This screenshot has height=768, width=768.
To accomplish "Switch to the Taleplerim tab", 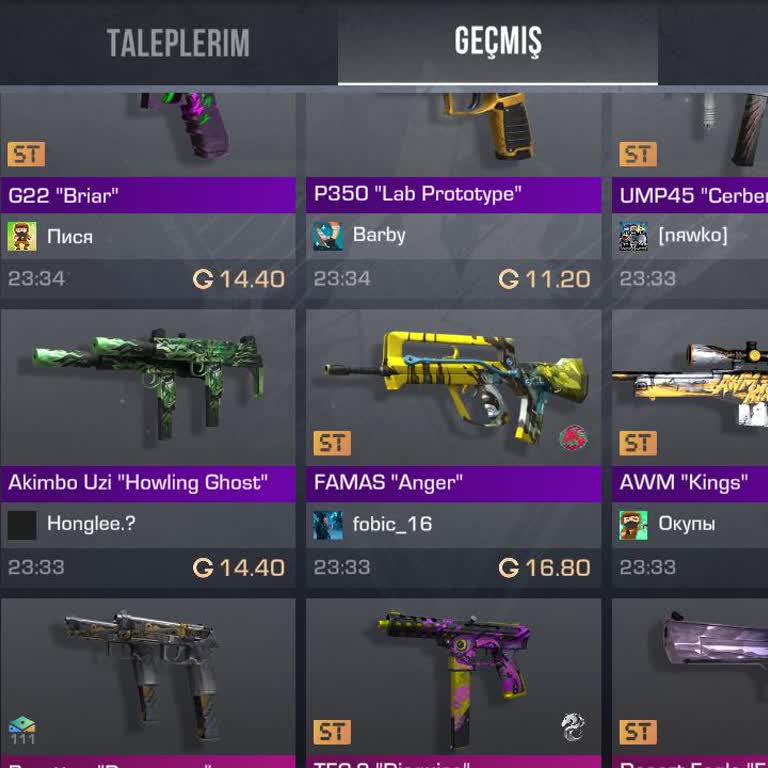I will point(178,43).
